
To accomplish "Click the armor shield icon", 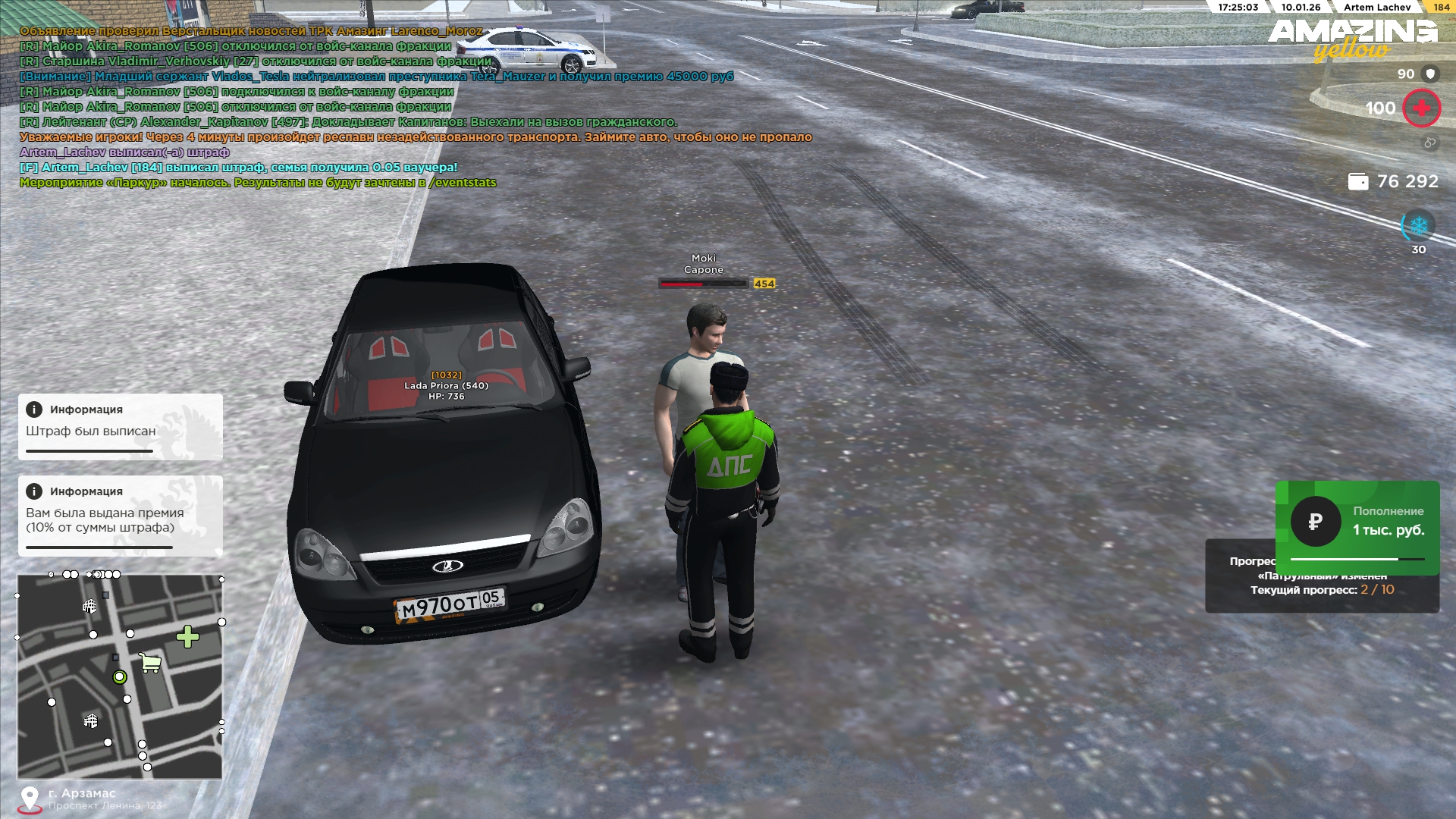I will (x=1430, y=74).
